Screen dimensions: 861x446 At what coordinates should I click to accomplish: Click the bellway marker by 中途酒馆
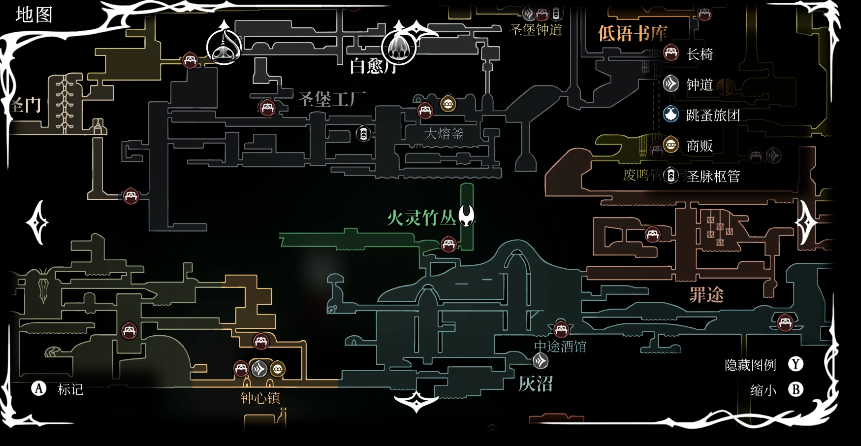pyautogui.click(x=541, y=360)
